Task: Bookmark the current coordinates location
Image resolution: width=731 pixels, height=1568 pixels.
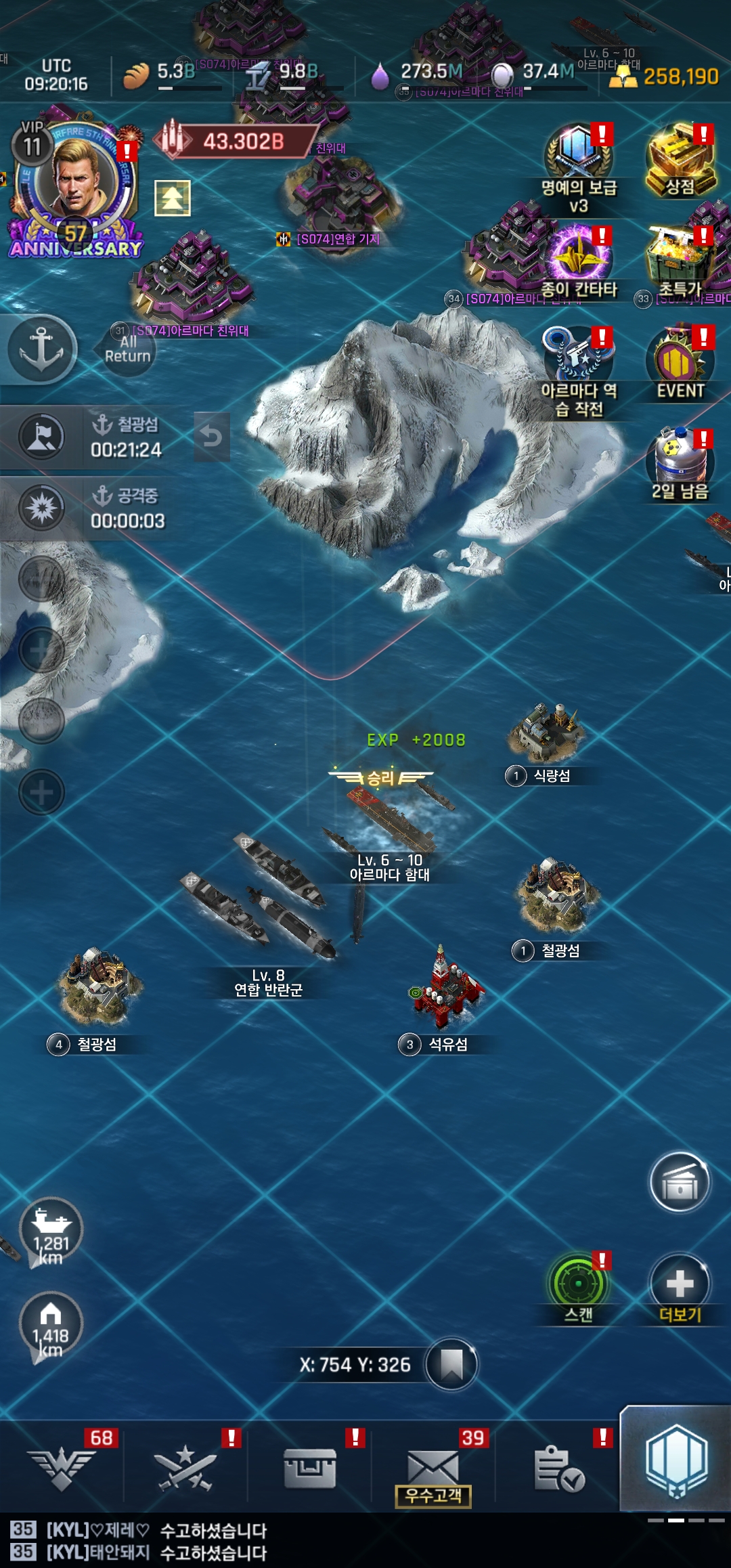Action: (x=451, y=1364)
